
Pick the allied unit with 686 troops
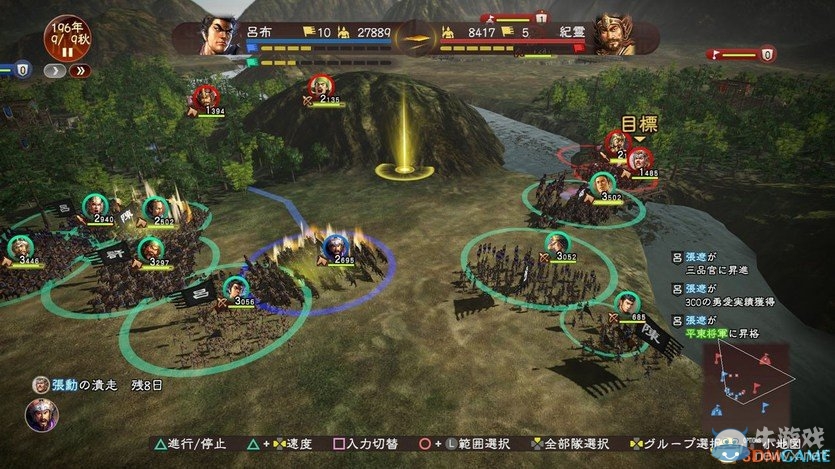pyautogui.click(x=624, y=303)
